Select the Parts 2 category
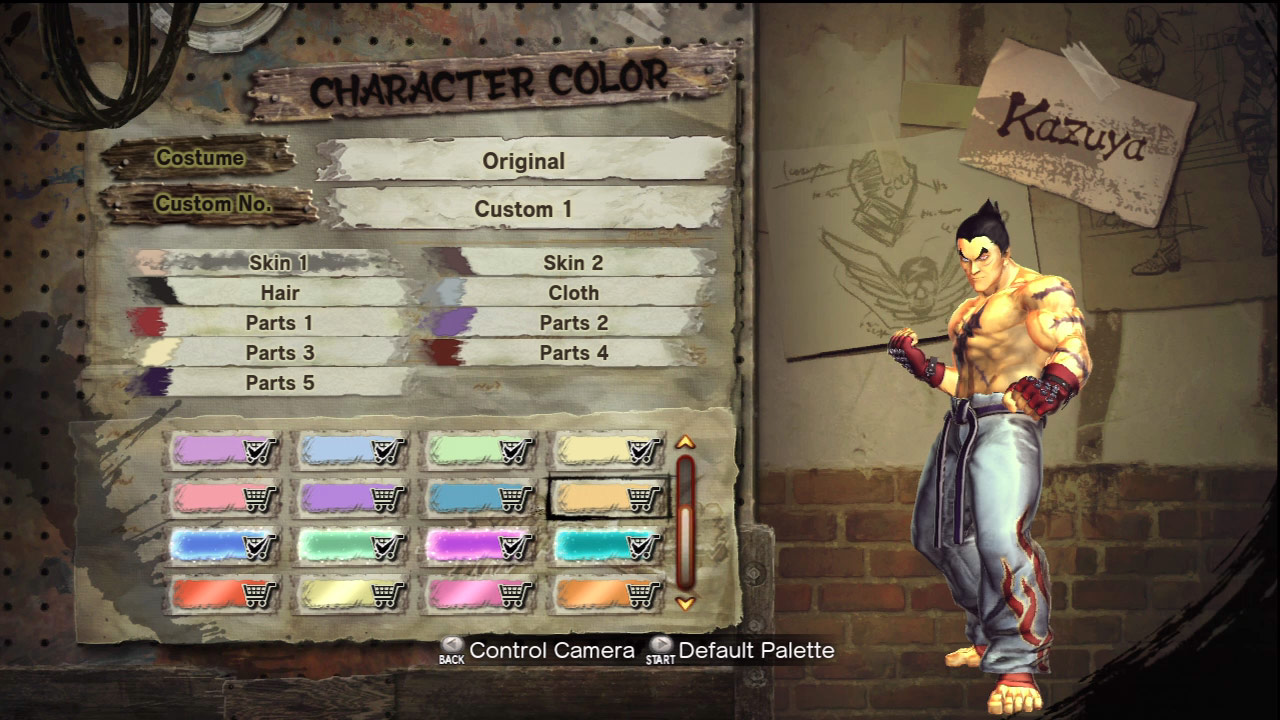1280x720 pixels. pos(574,323)
